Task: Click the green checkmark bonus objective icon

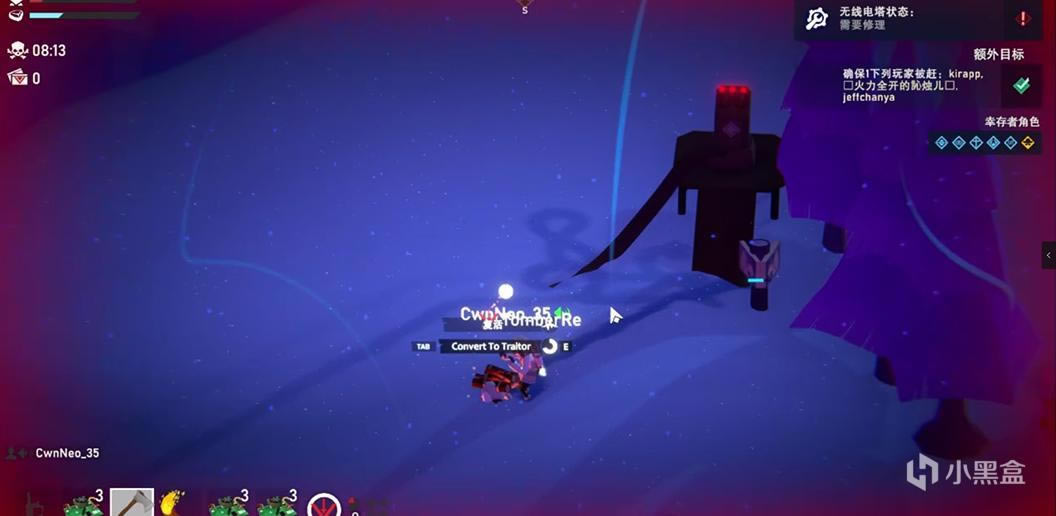Action: point(1021,86)
